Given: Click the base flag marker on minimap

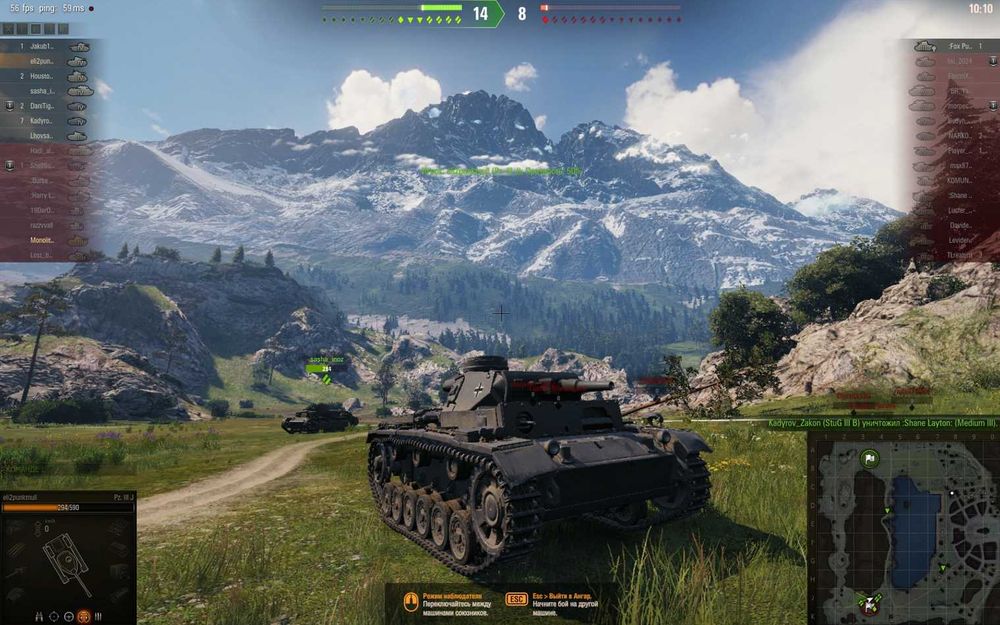Looking at the screenshot, I should click(869, 459).
